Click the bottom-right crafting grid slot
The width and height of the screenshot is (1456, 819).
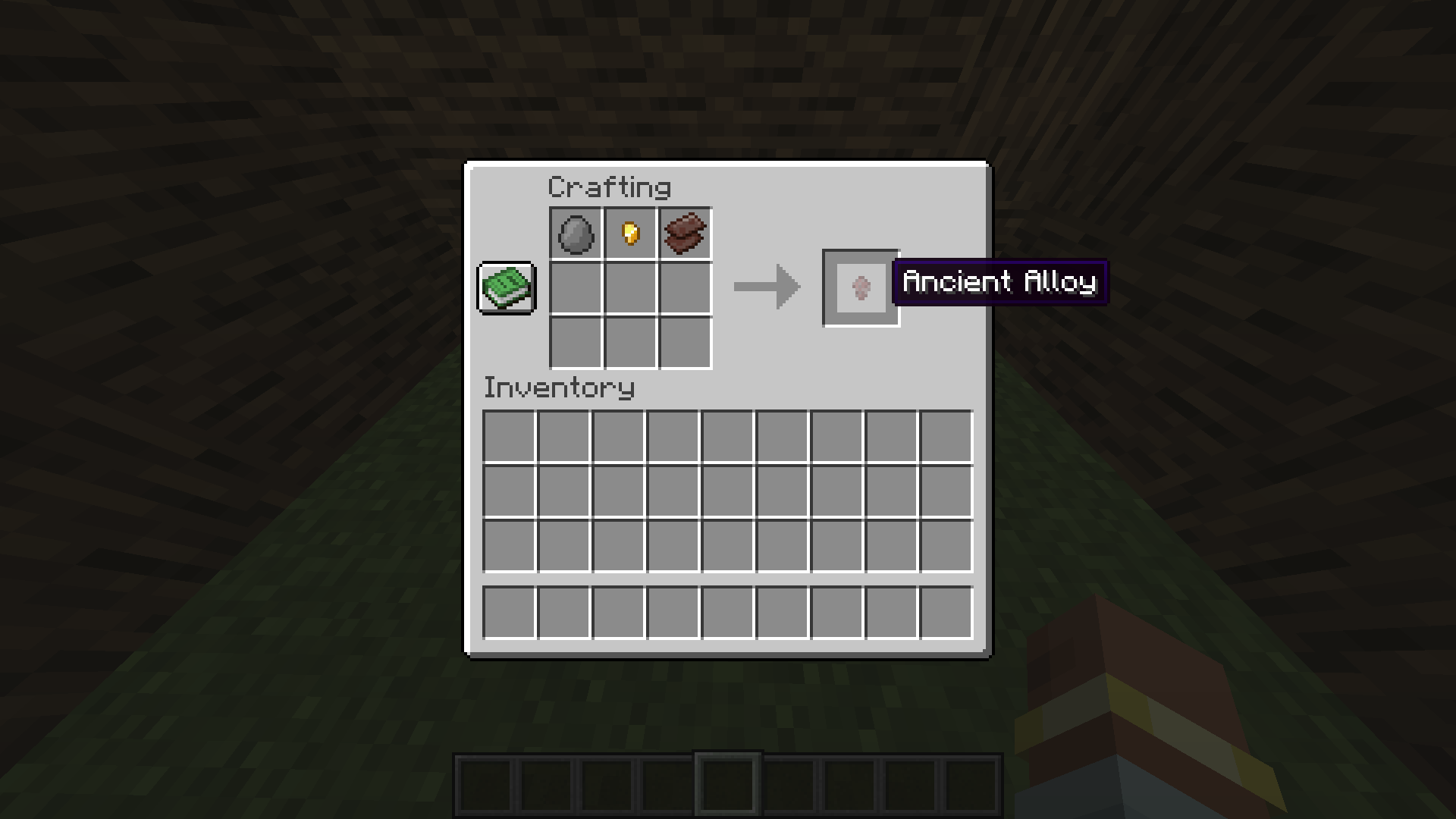tap(684, 343)
